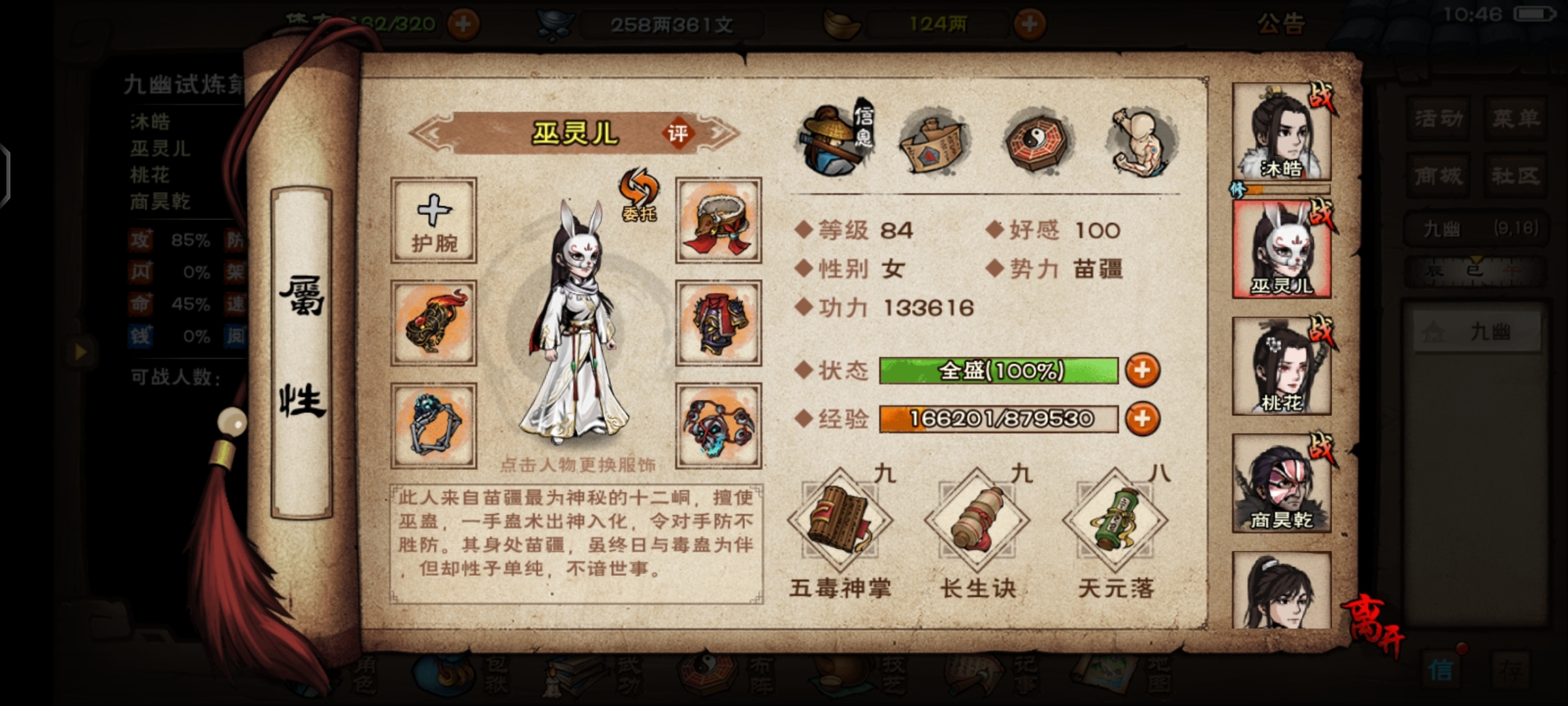1568x706 pixels.
Task: Open the empty 护腕 equipment slot
Action: pyautogui.click(x=434, y=220)
